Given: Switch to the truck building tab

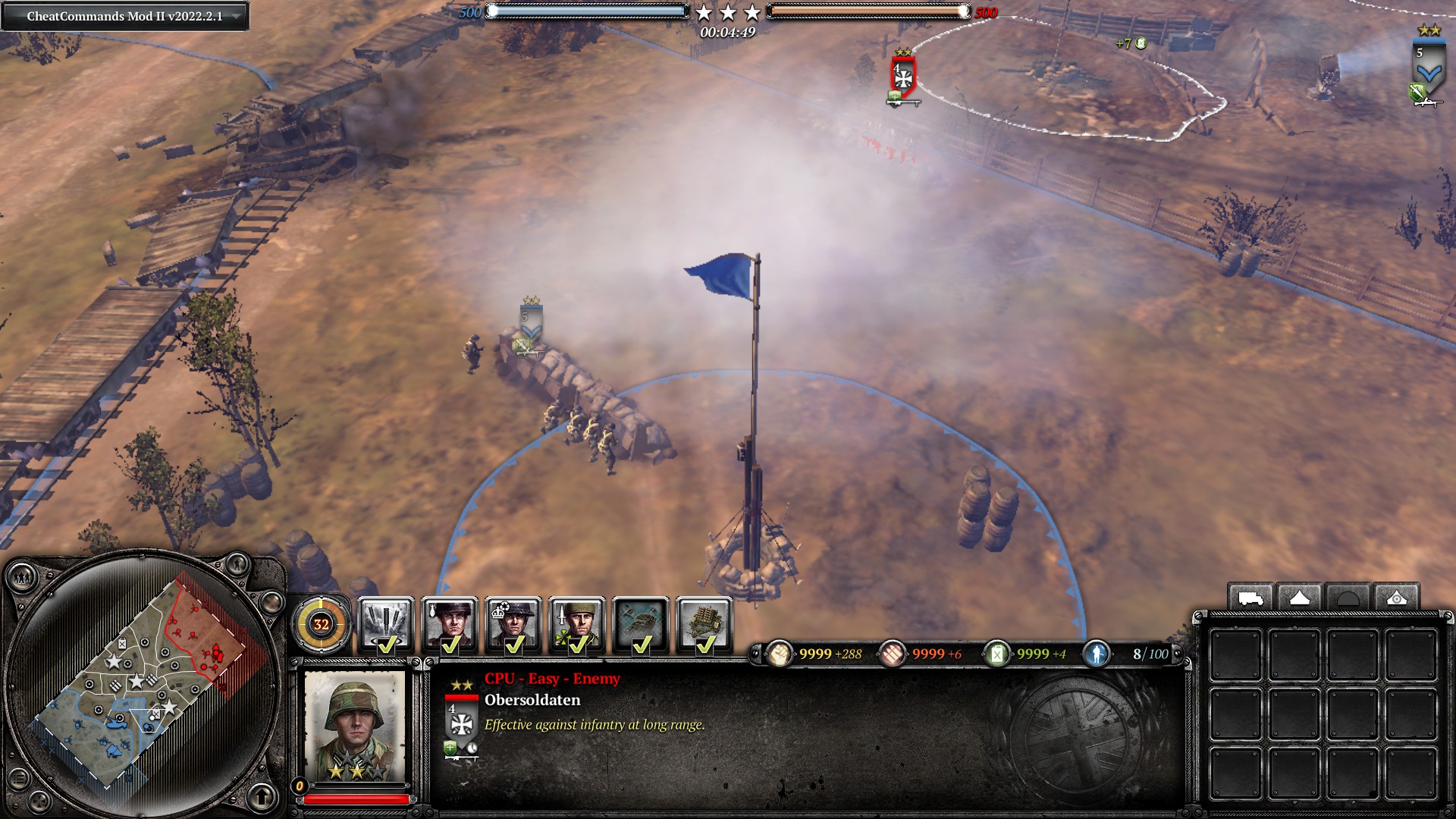Looking at the screenshot, I should (x=1250, y=598).
